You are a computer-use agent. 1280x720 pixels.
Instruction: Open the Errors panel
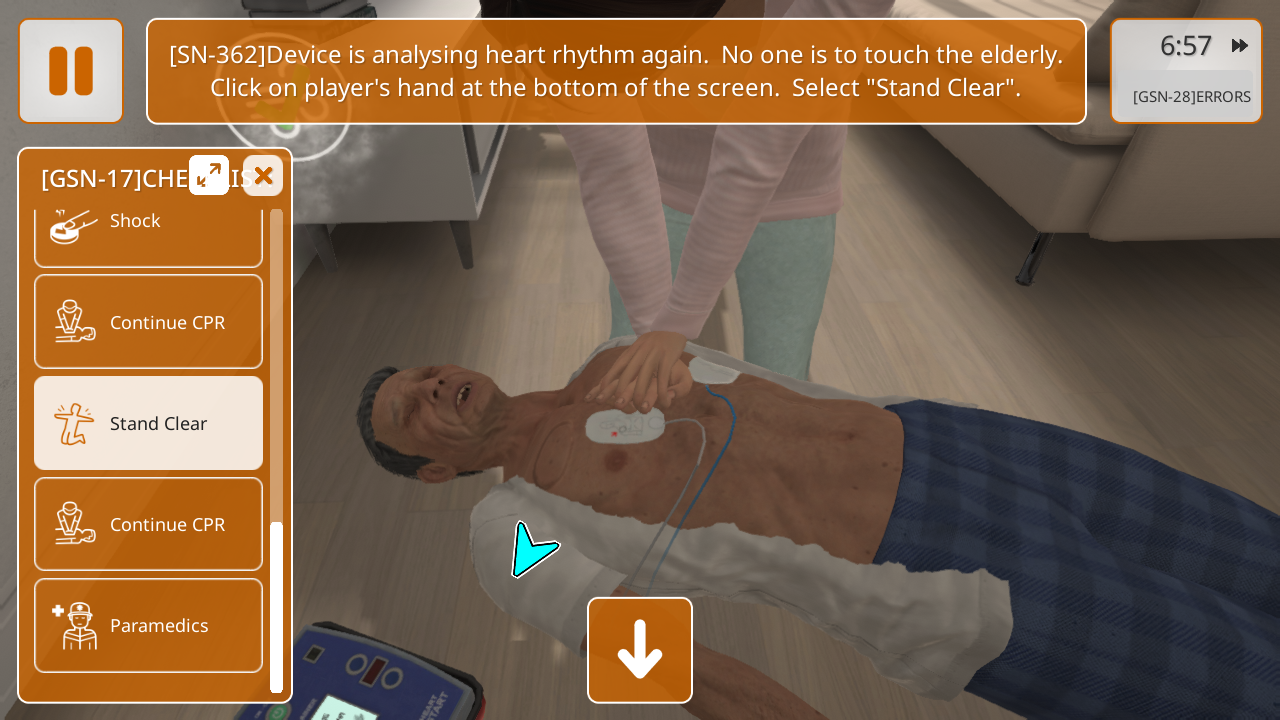(1191, 97)
